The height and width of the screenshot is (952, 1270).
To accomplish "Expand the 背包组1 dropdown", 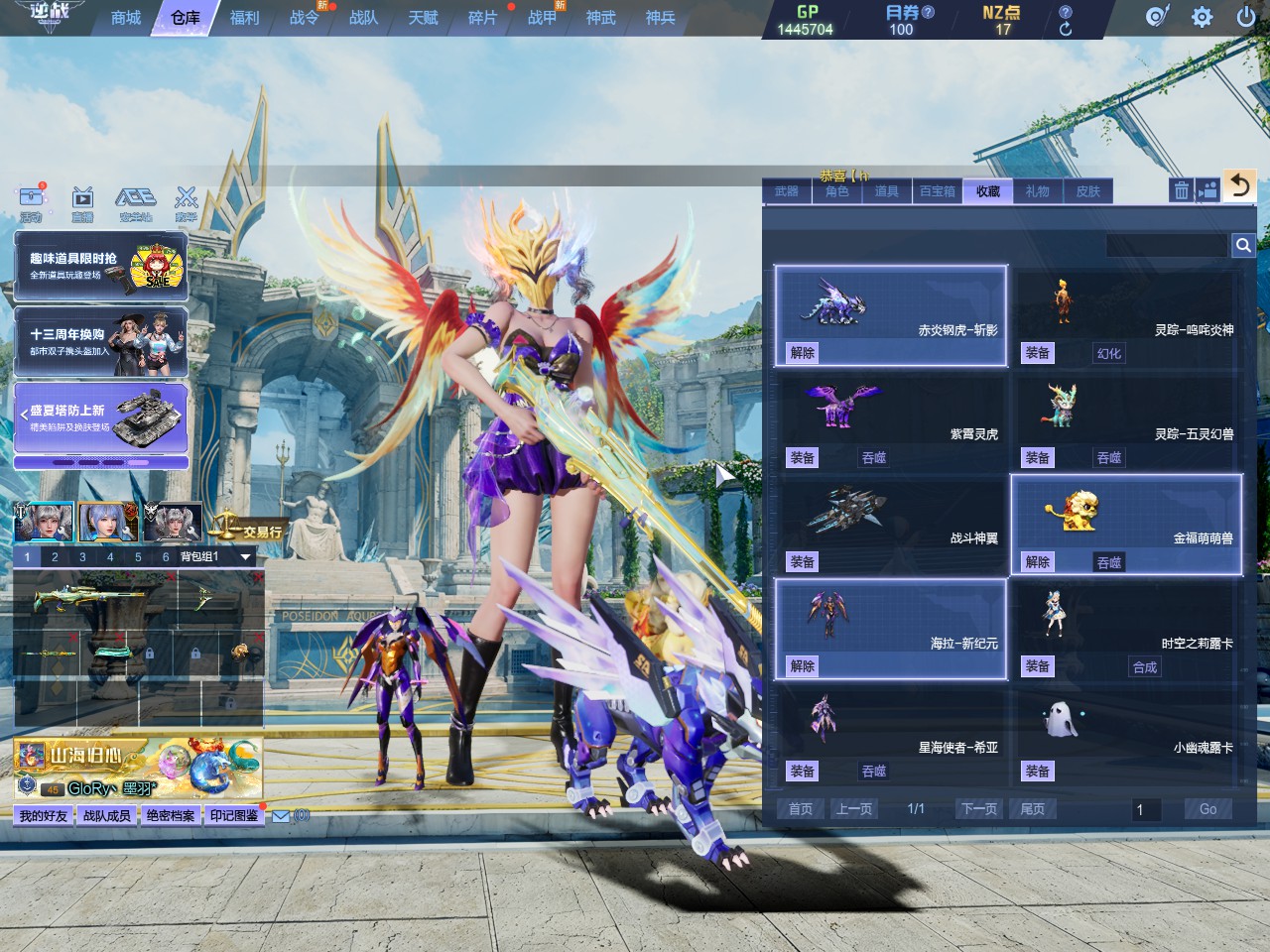I will 245,557.
